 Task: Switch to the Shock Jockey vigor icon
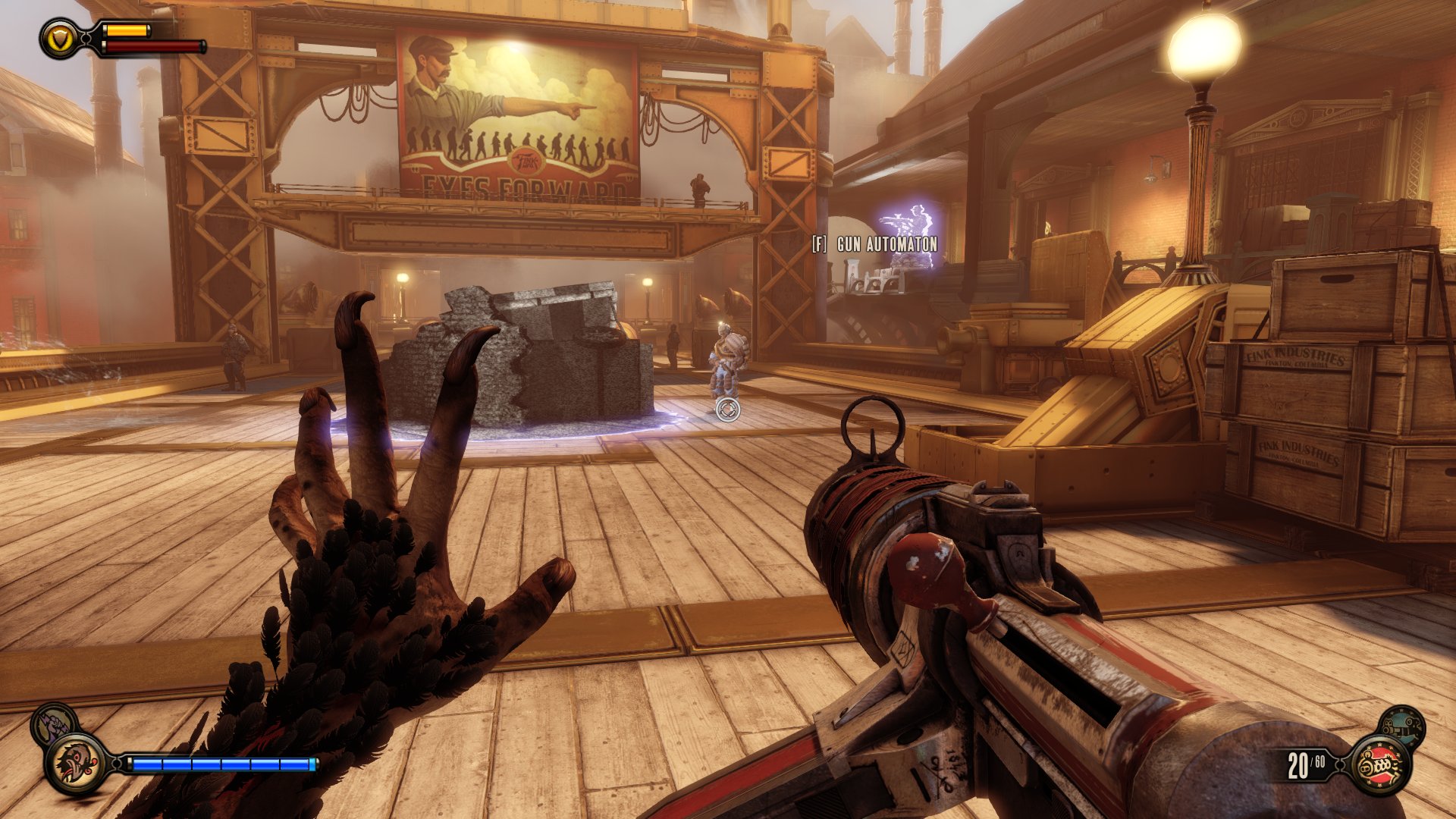[52, 724]
